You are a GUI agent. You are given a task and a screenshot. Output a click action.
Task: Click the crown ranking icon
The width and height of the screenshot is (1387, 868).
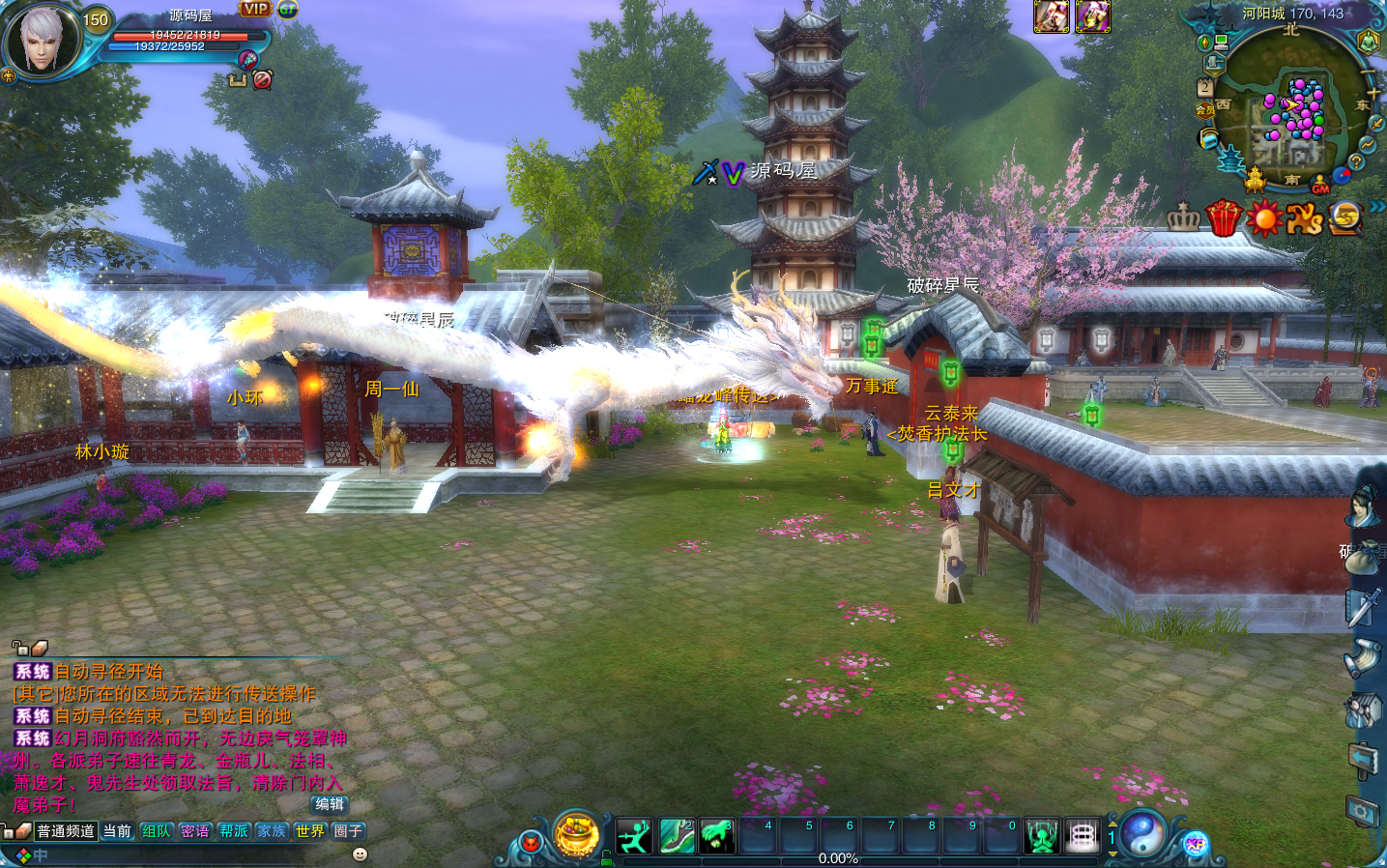click(1183, 218)
